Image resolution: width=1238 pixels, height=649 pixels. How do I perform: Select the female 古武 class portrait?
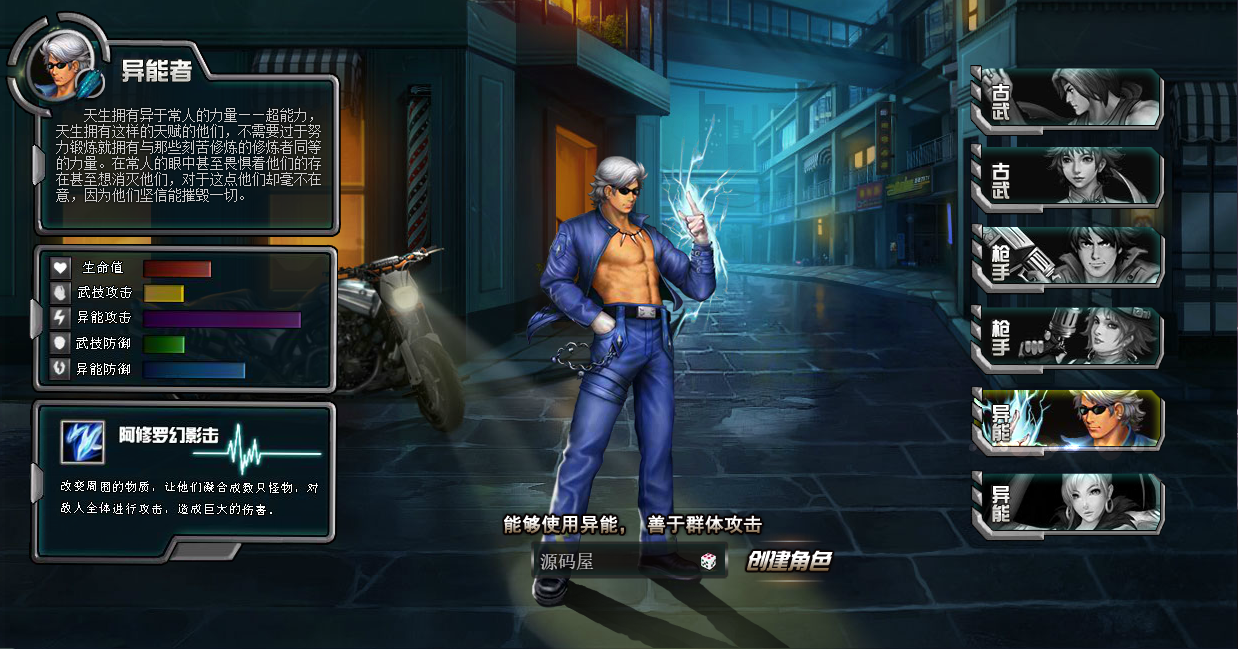tap(1066, 178)
